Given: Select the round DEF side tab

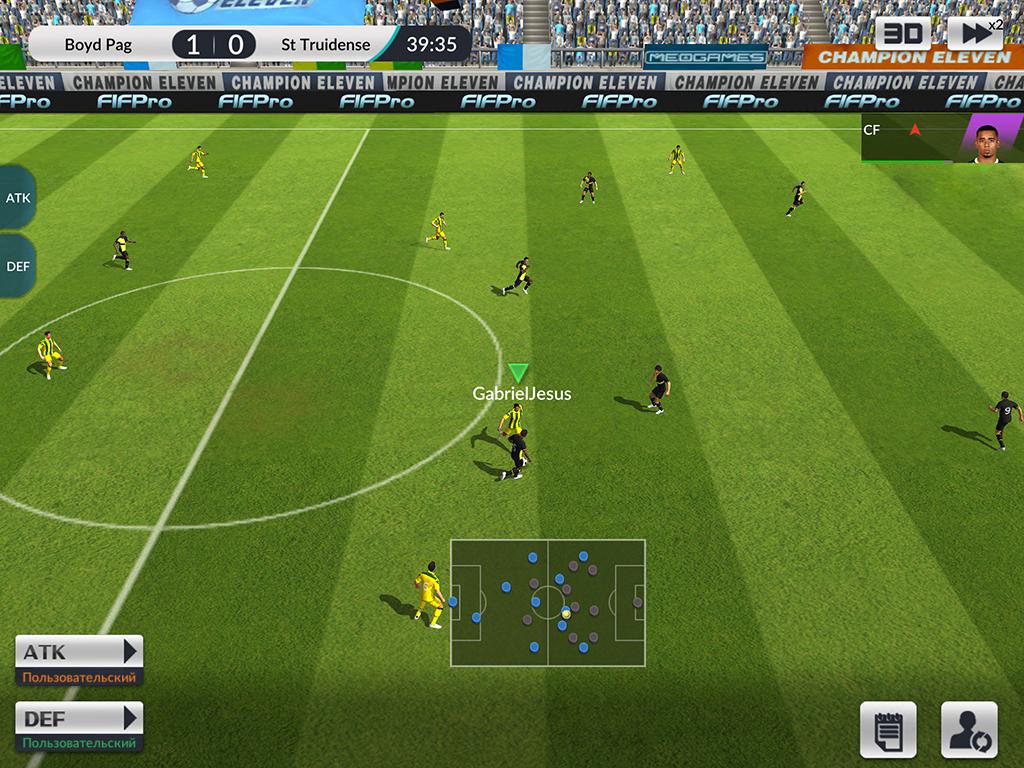Looking at the screenshot, I should coord(18,266).
